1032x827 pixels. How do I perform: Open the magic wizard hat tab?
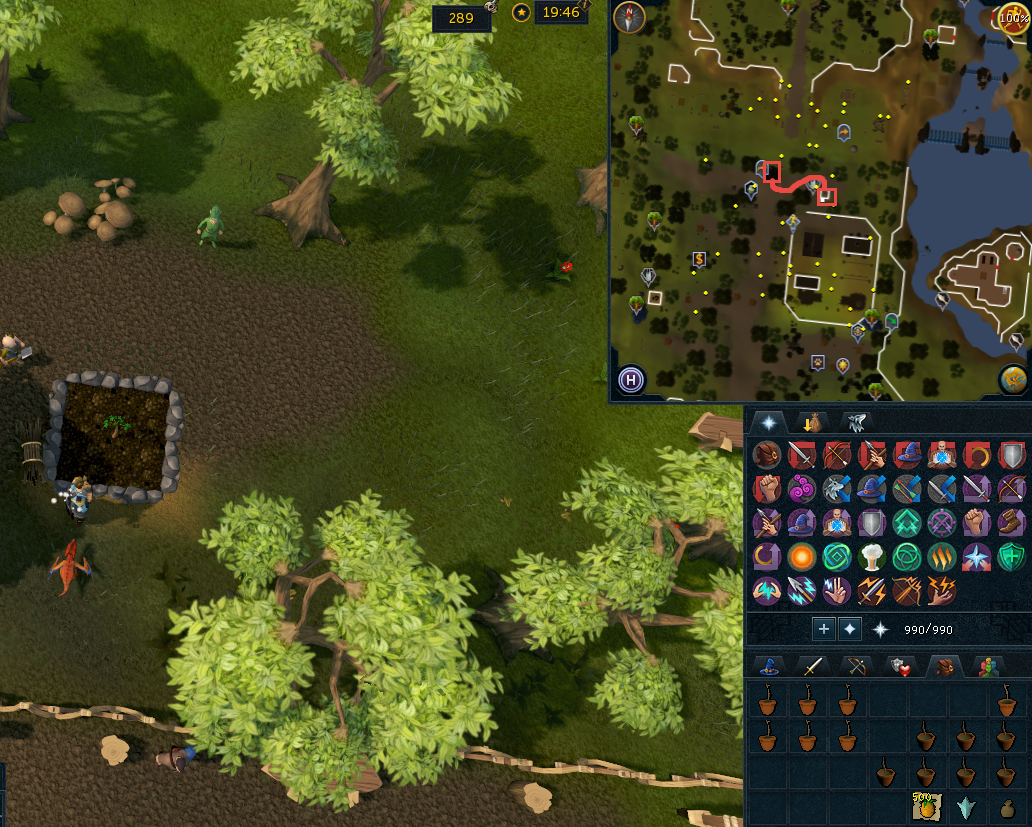pyautogui.click(x=769, y=666)
